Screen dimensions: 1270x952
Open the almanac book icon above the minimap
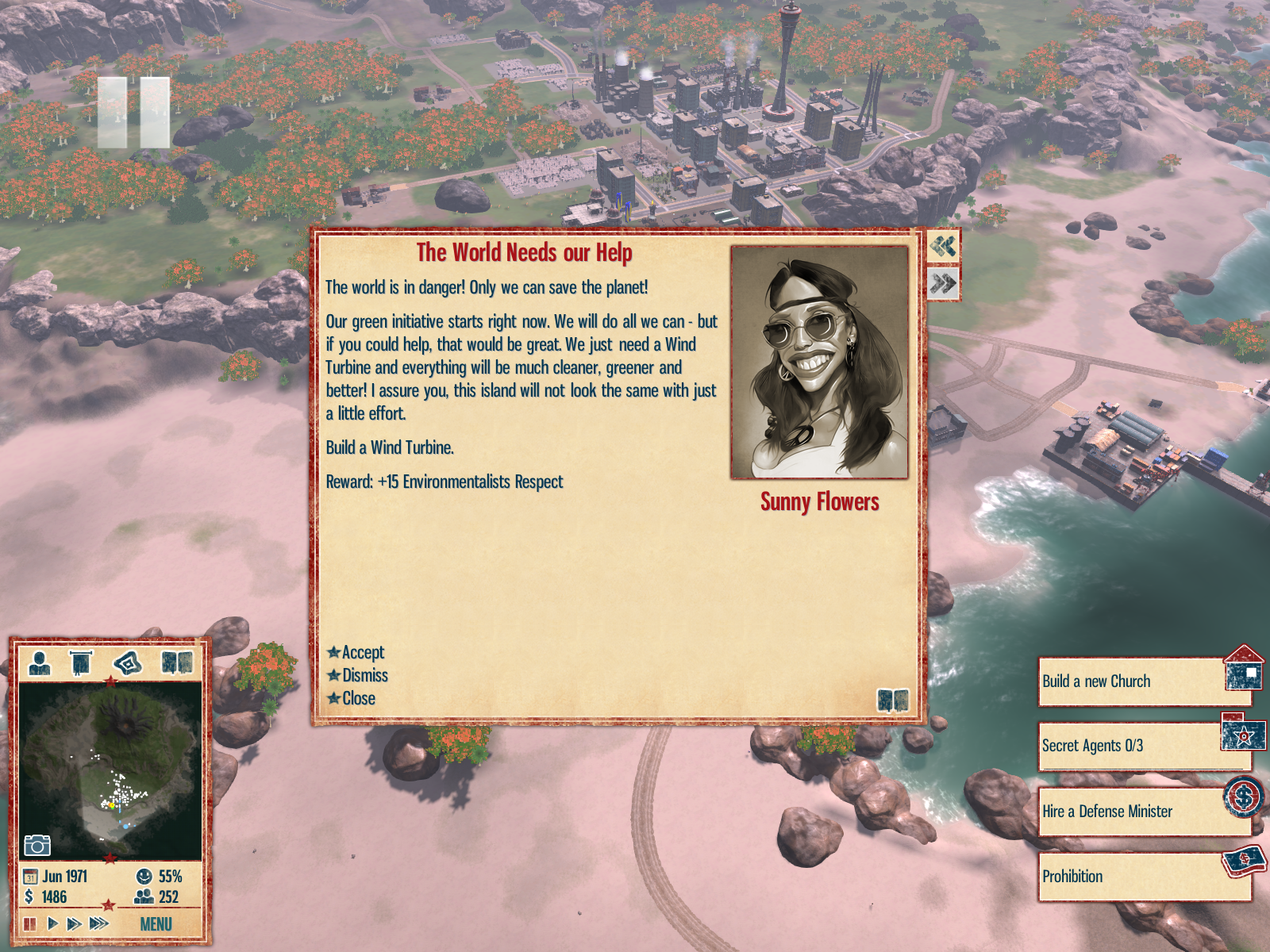(x=176, y=662)
